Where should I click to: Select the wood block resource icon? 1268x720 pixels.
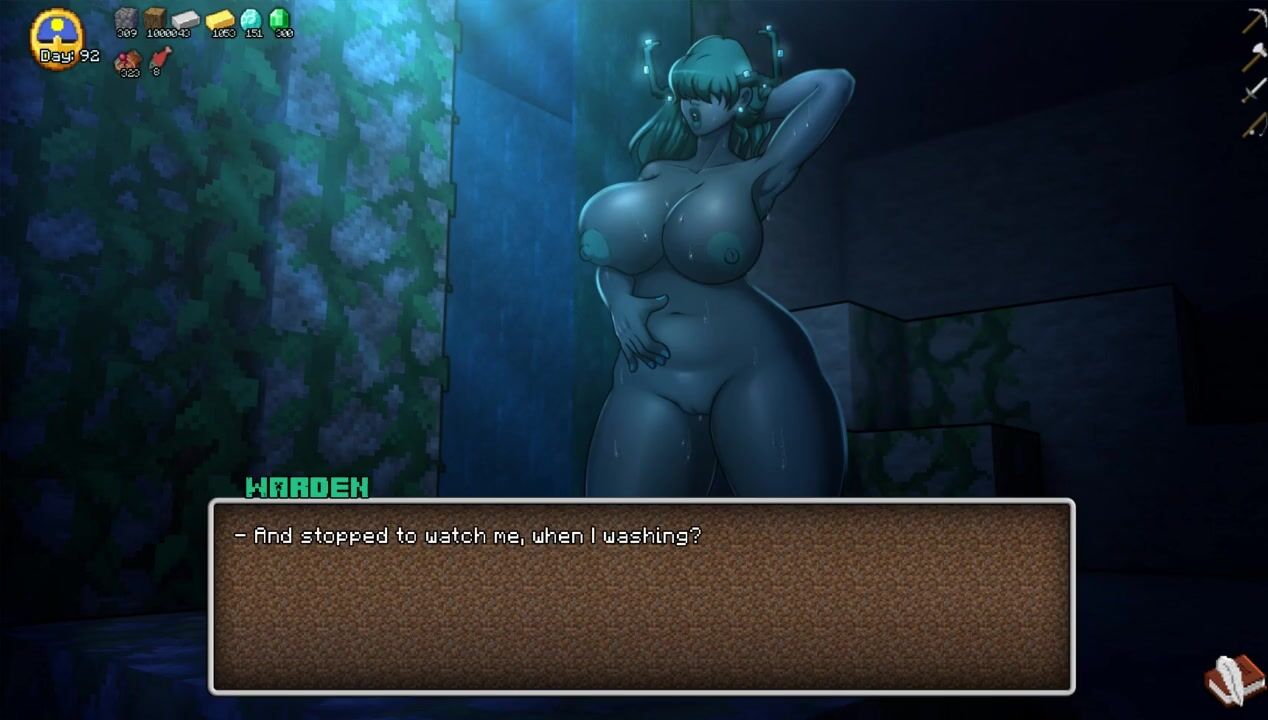(155, 19)
